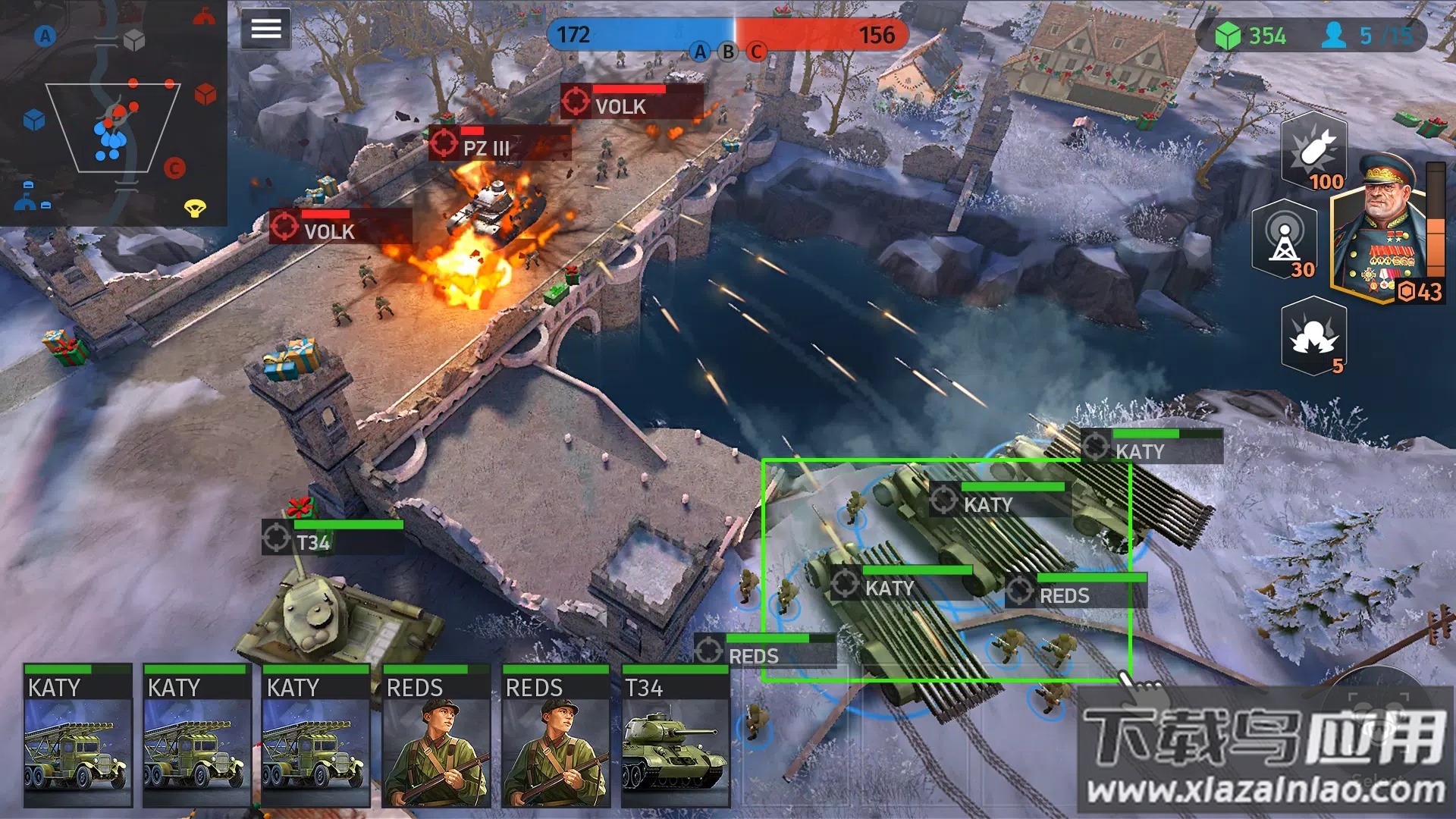Select the blue A point on the minimap
1456x819 pixels.
click(x=45, y=36)
